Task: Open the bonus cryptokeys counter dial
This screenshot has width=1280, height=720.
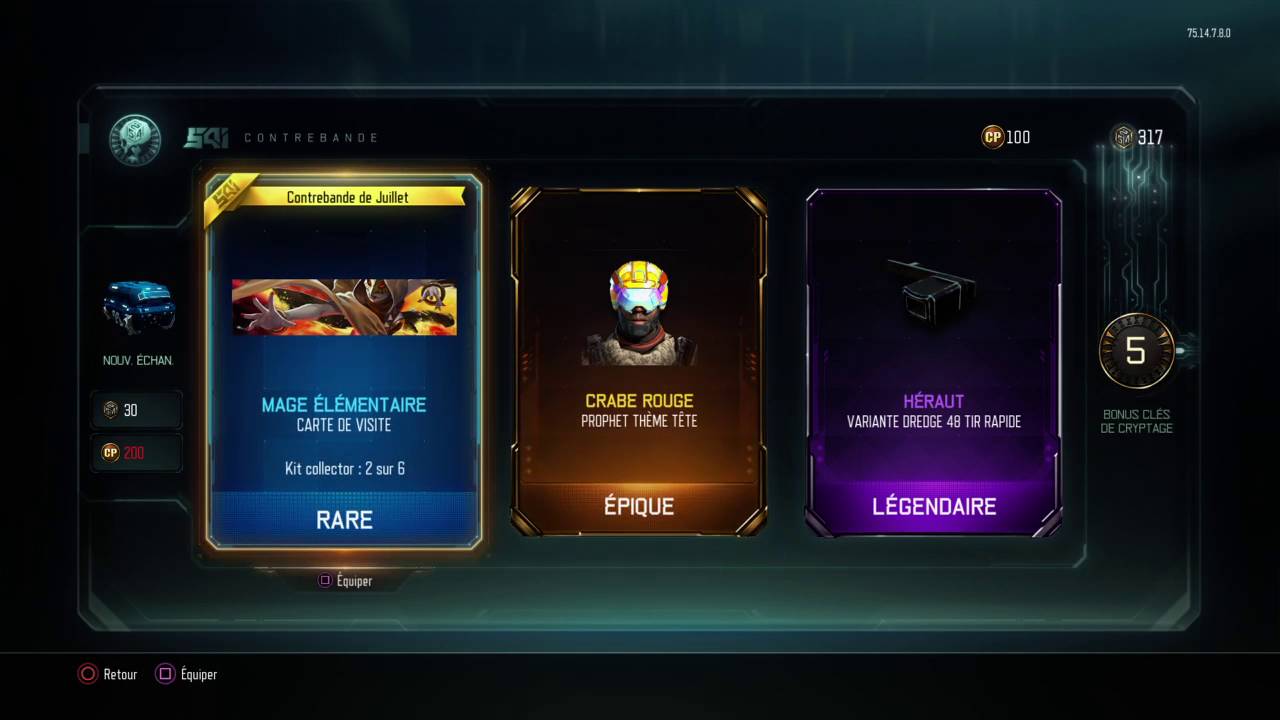Action: coord(1136,351)
